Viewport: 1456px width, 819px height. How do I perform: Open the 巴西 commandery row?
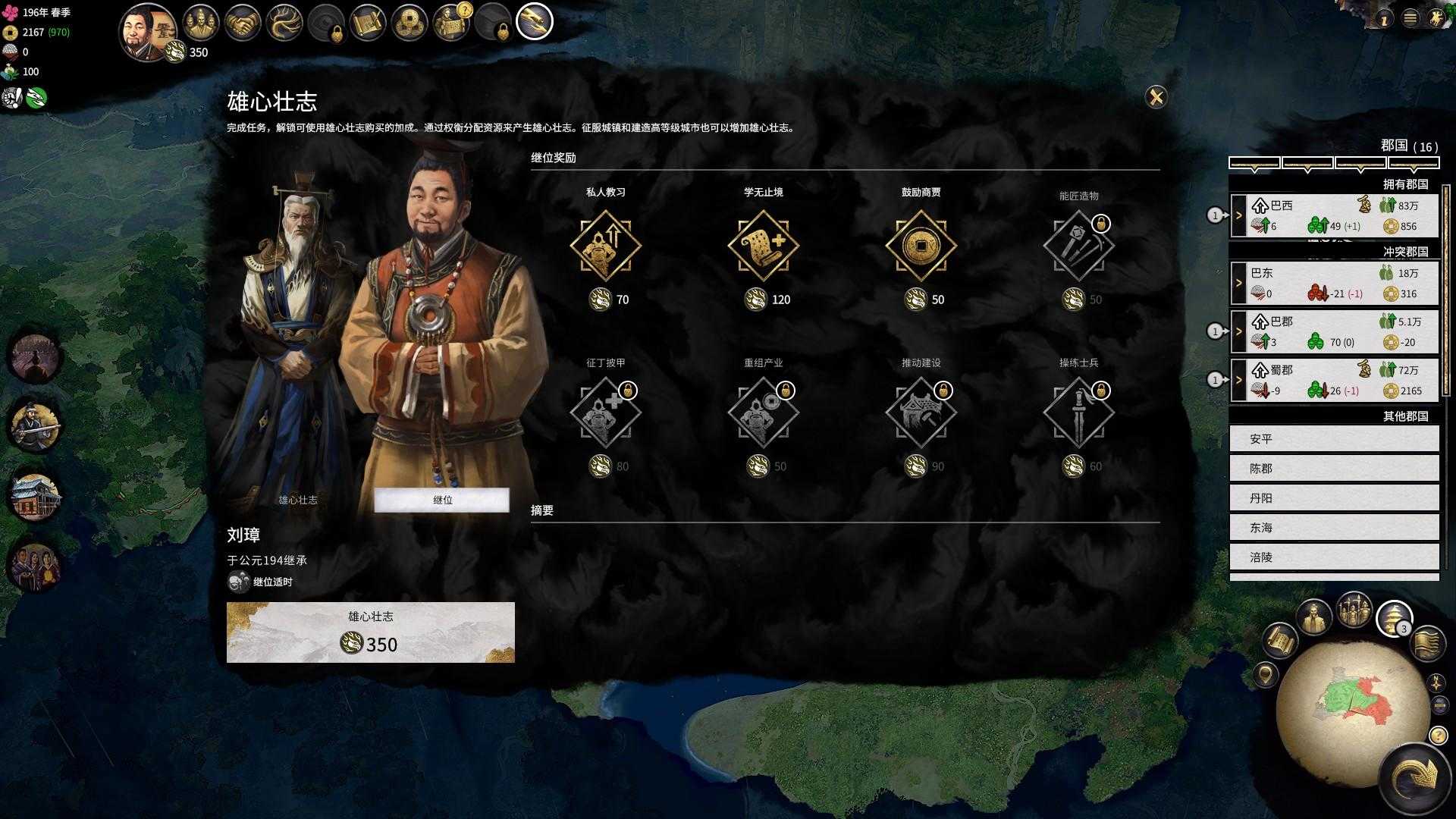click(1335, 215)
